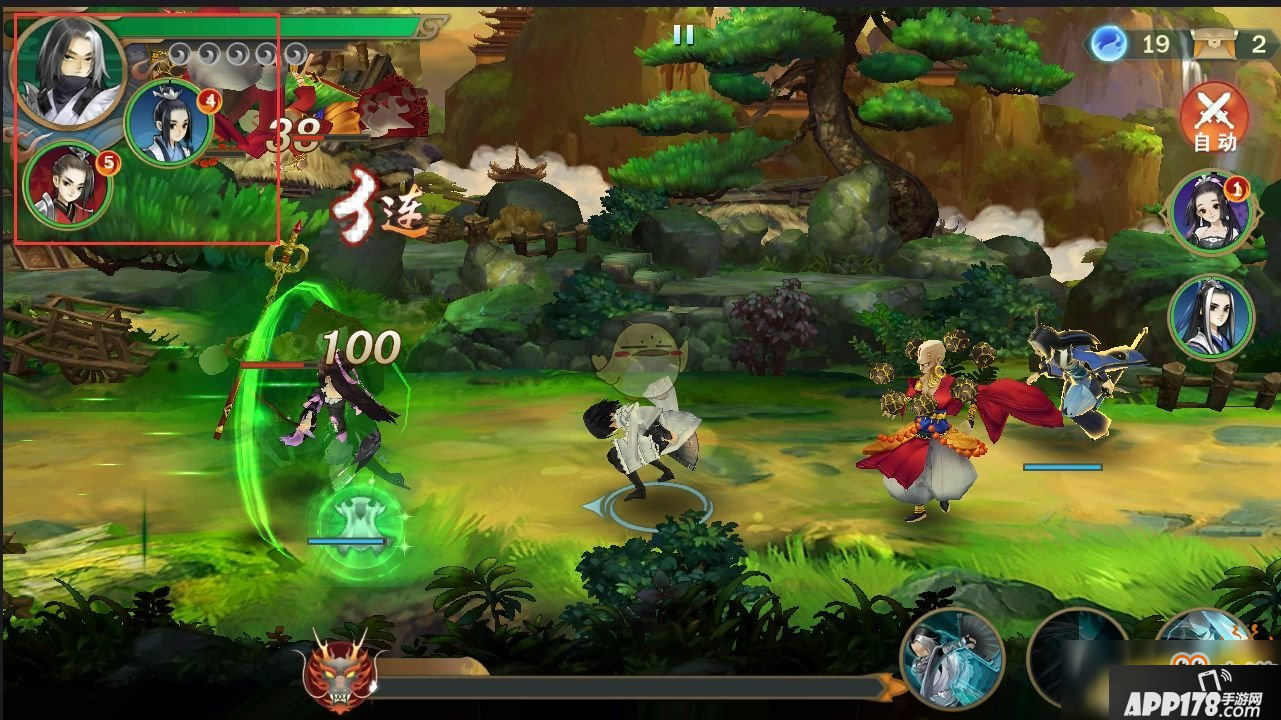Tap the enemy girl portrait with badge 1
The width and height of the screenshot is (1281, 720).
pos(1210,215)
